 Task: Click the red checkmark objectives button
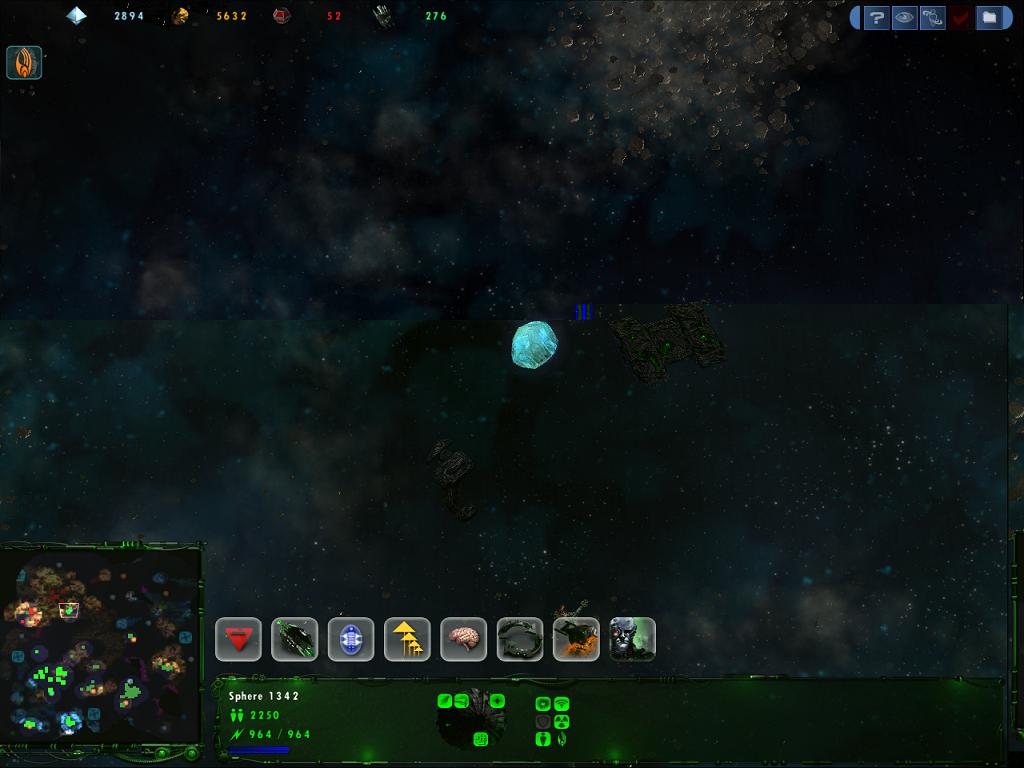(961, 17)
